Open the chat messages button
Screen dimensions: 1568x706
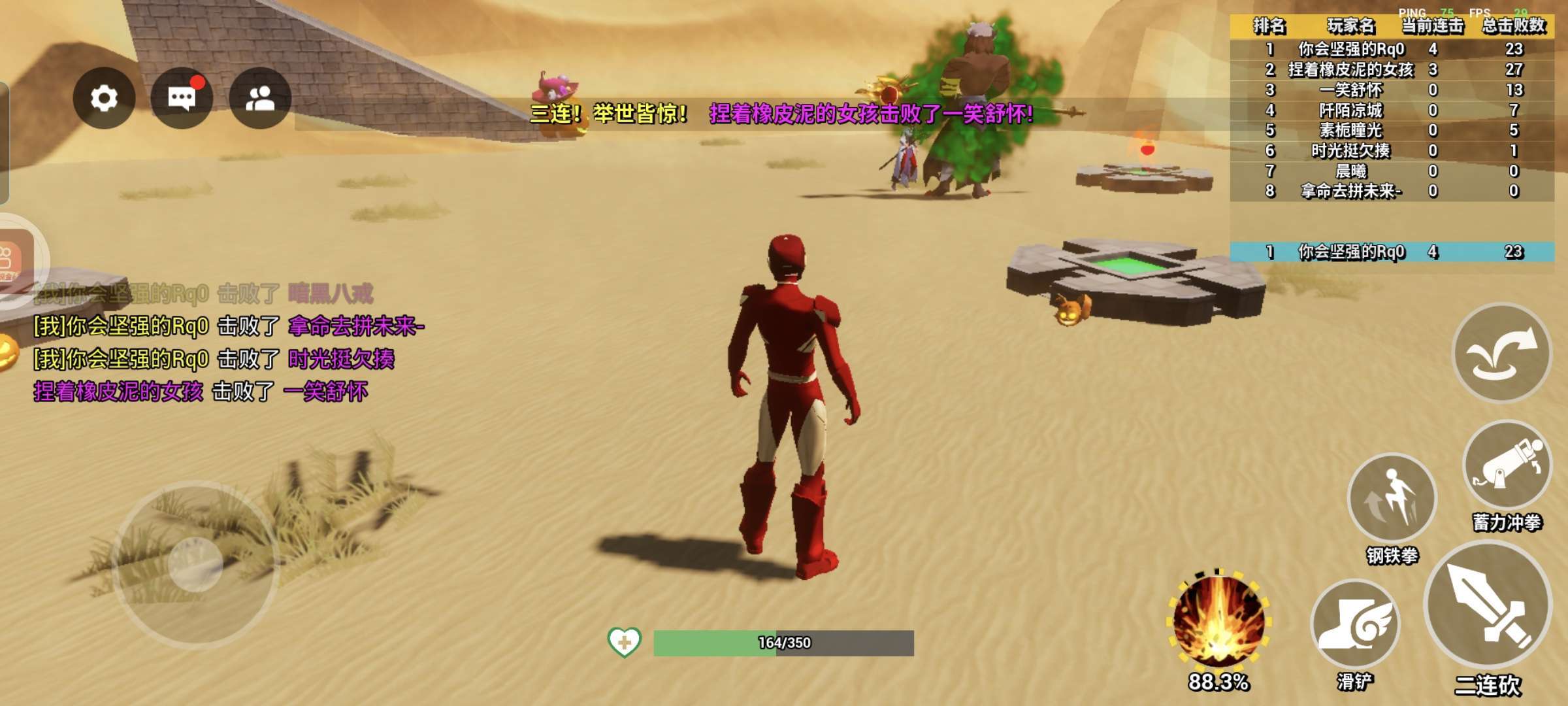[182, 98]
